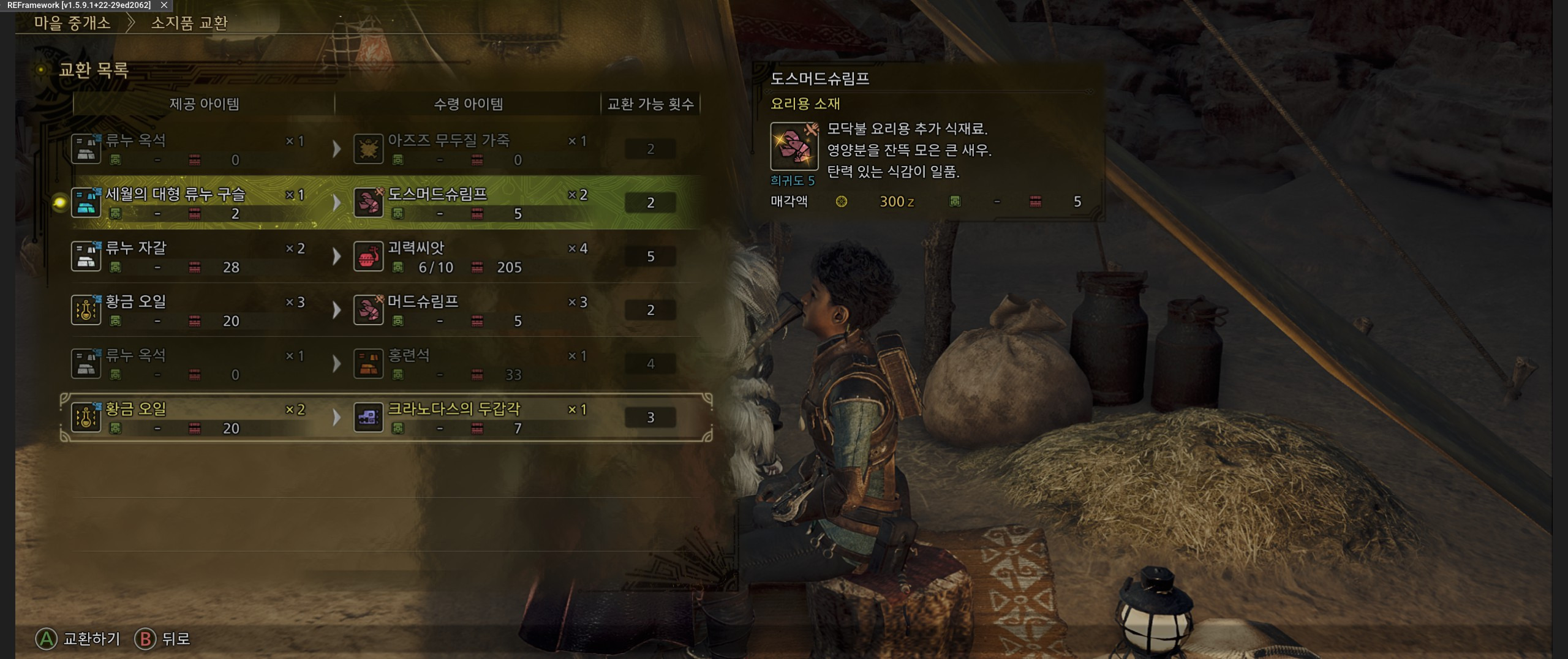
Task: Click the 세월의 대형 류누 구슬 item icon
Action: [x=86, y=203]
